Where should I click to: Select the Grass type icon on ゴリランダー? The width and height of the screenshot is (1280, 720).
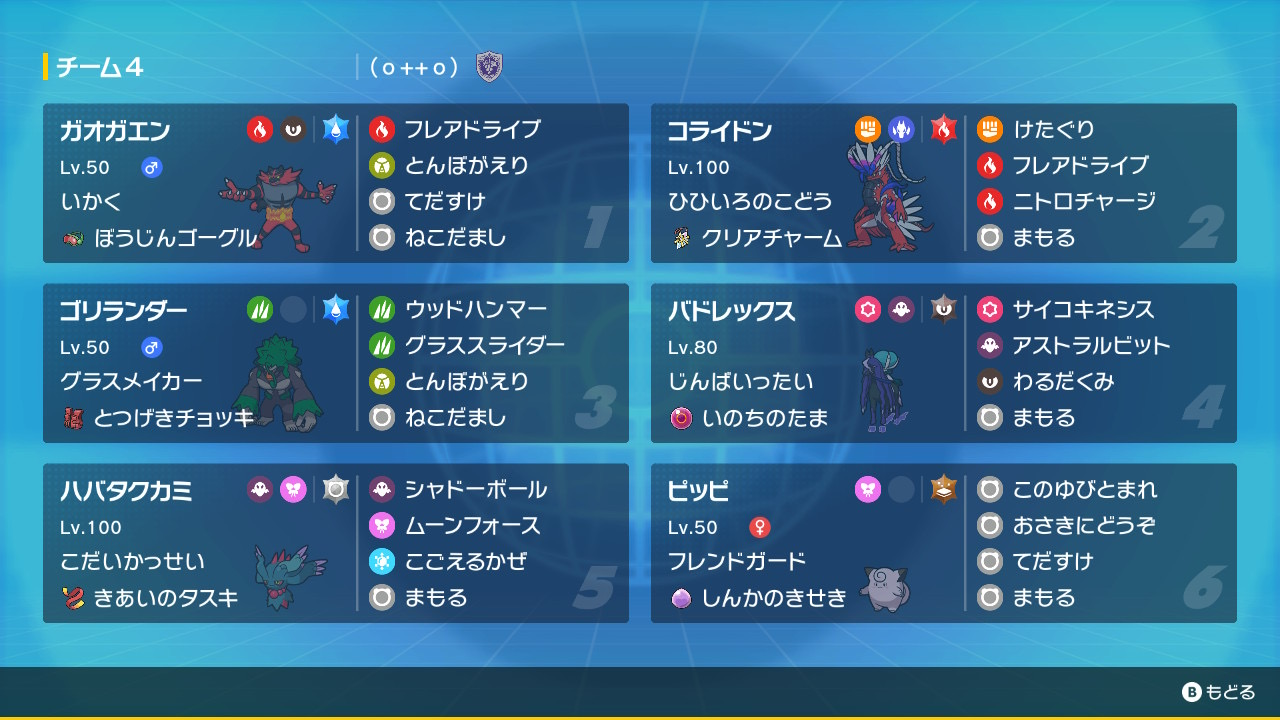[259, 310]
